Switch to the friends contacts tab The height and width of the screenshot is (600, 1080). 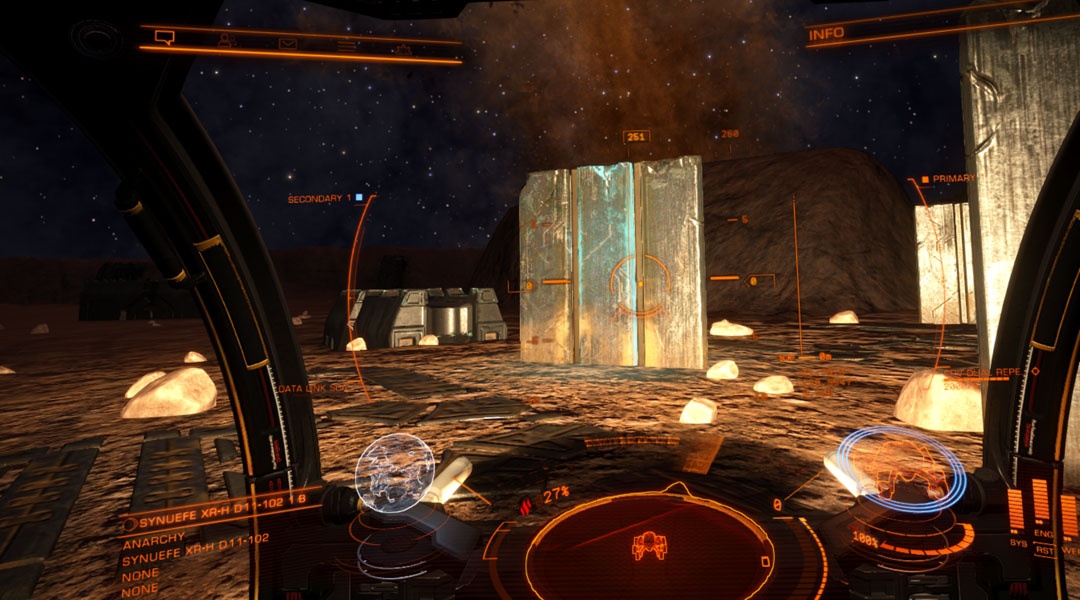tap(227, 41)
